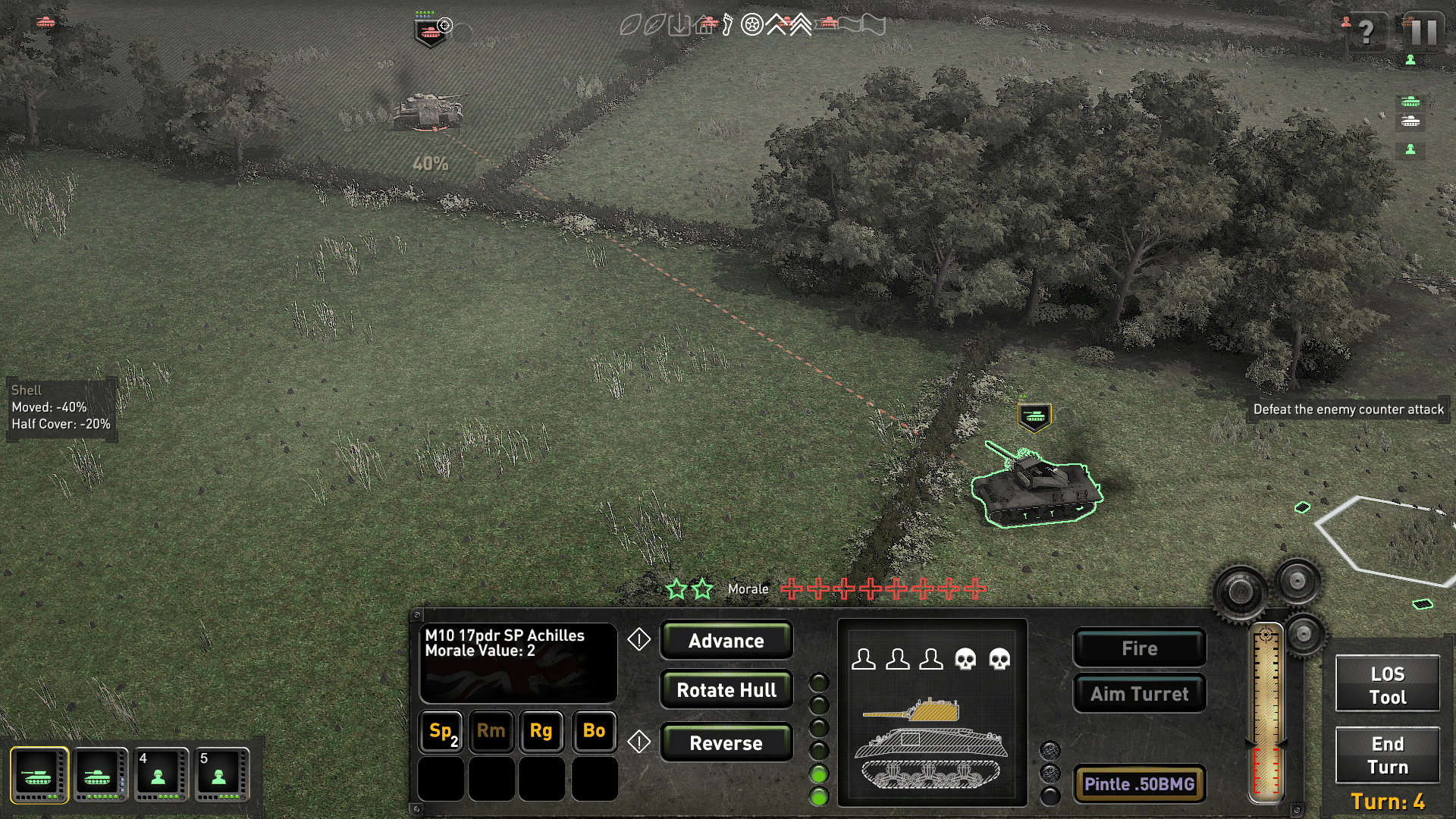The image size is (1456, 819).
Task: Select the green shield marker above the tank
Action: coord(1034,416)
